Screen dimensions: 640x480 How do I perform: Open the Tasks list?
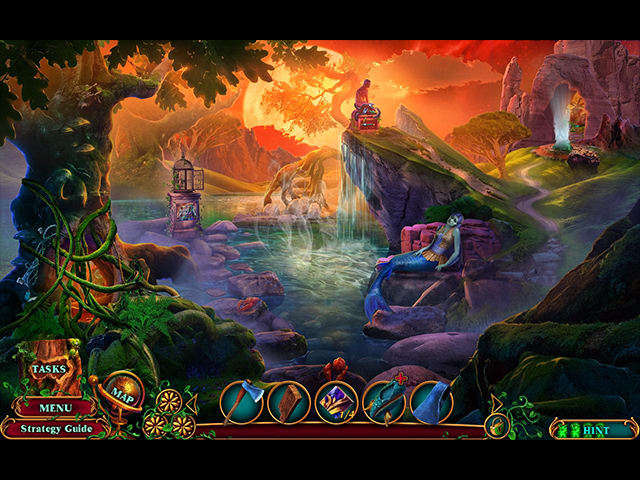tap(47, 369)
